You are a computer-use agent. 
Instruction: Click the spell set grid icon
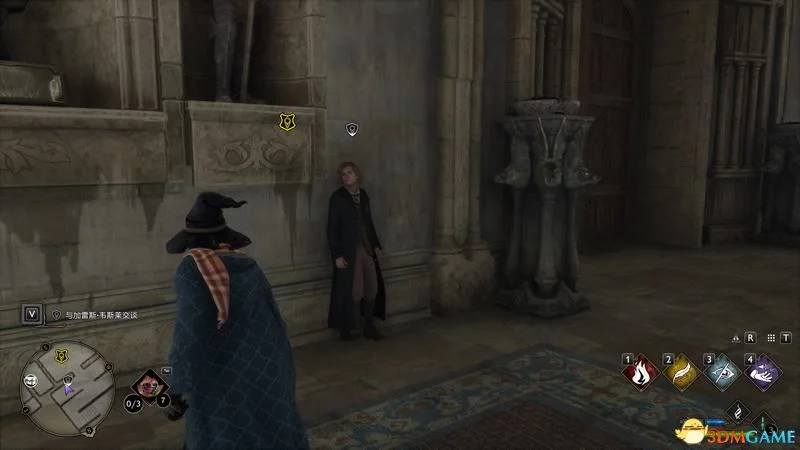click(x=772, y=338)
